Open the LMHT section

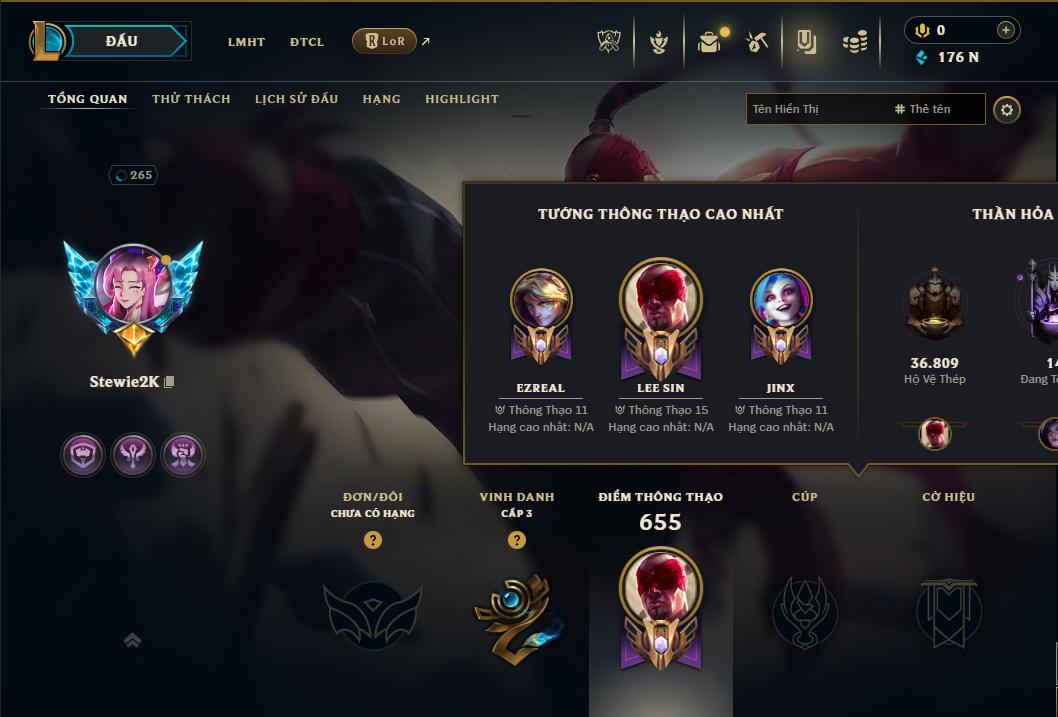246,42
